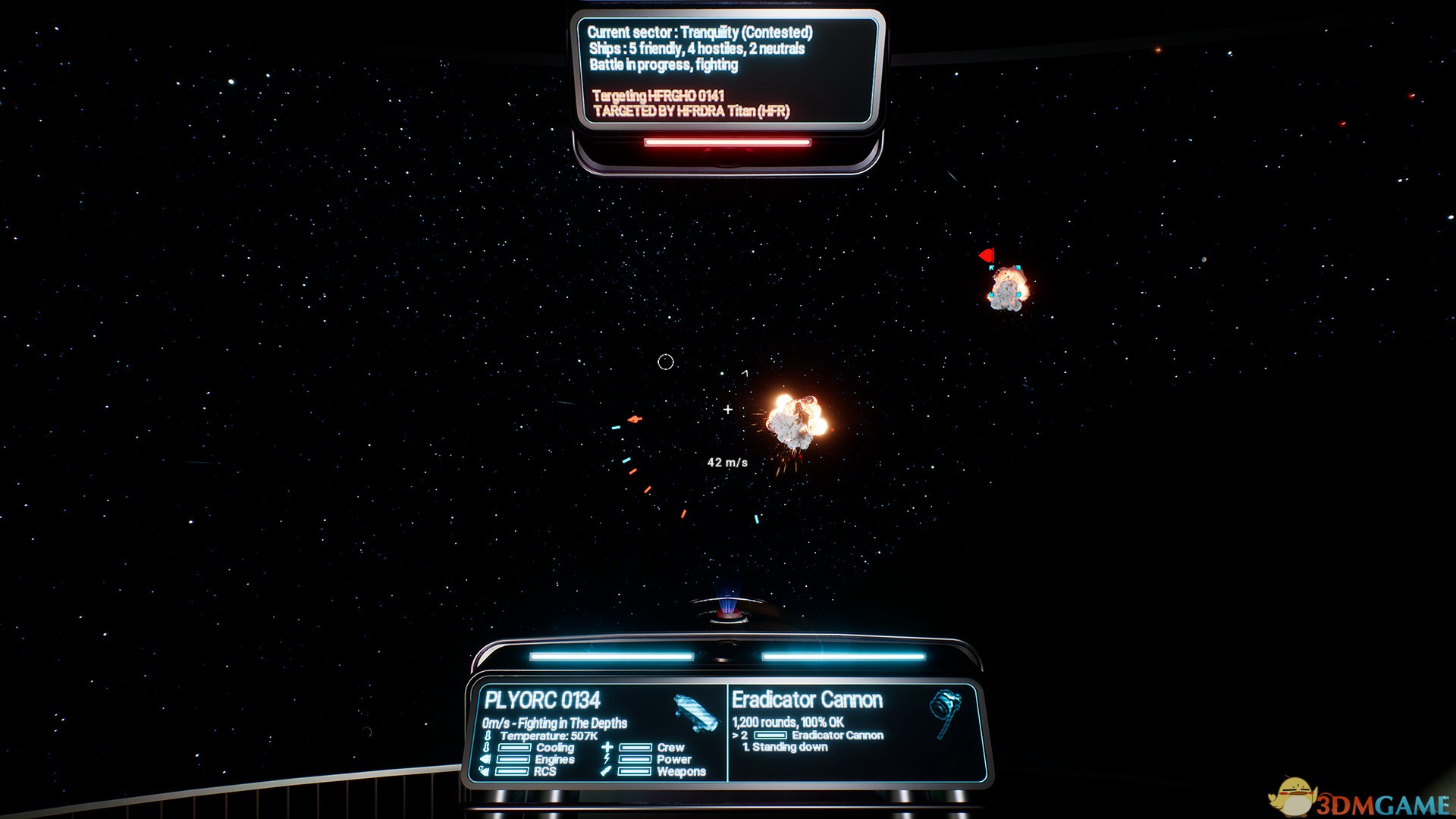Screen dimensions: 1456x819
Task: Select the Eradicator Cannon weapon group
Action: coord(836,735)
